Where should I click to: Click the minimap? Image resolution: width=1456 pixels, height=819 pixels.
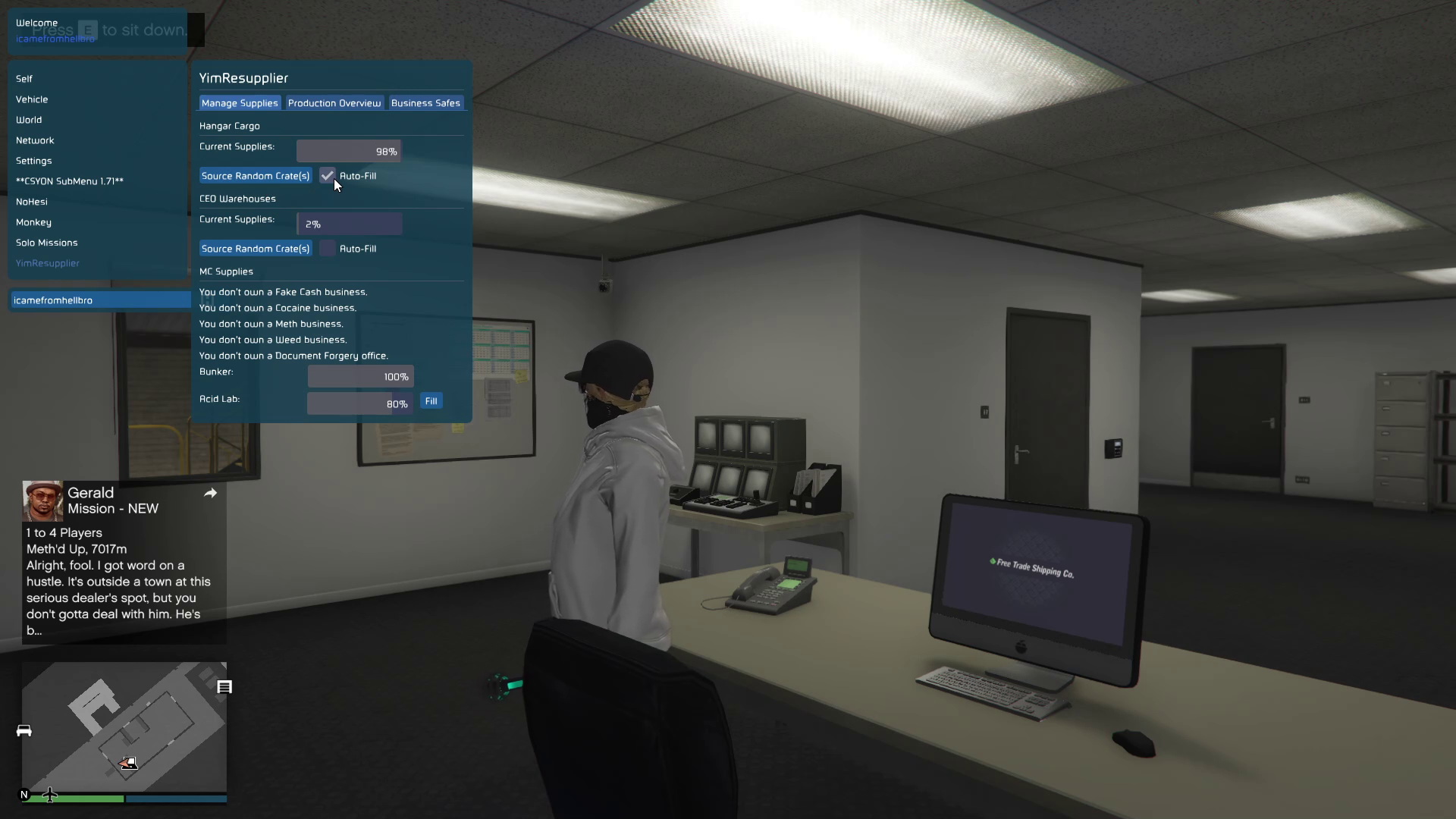pos(124,726)
